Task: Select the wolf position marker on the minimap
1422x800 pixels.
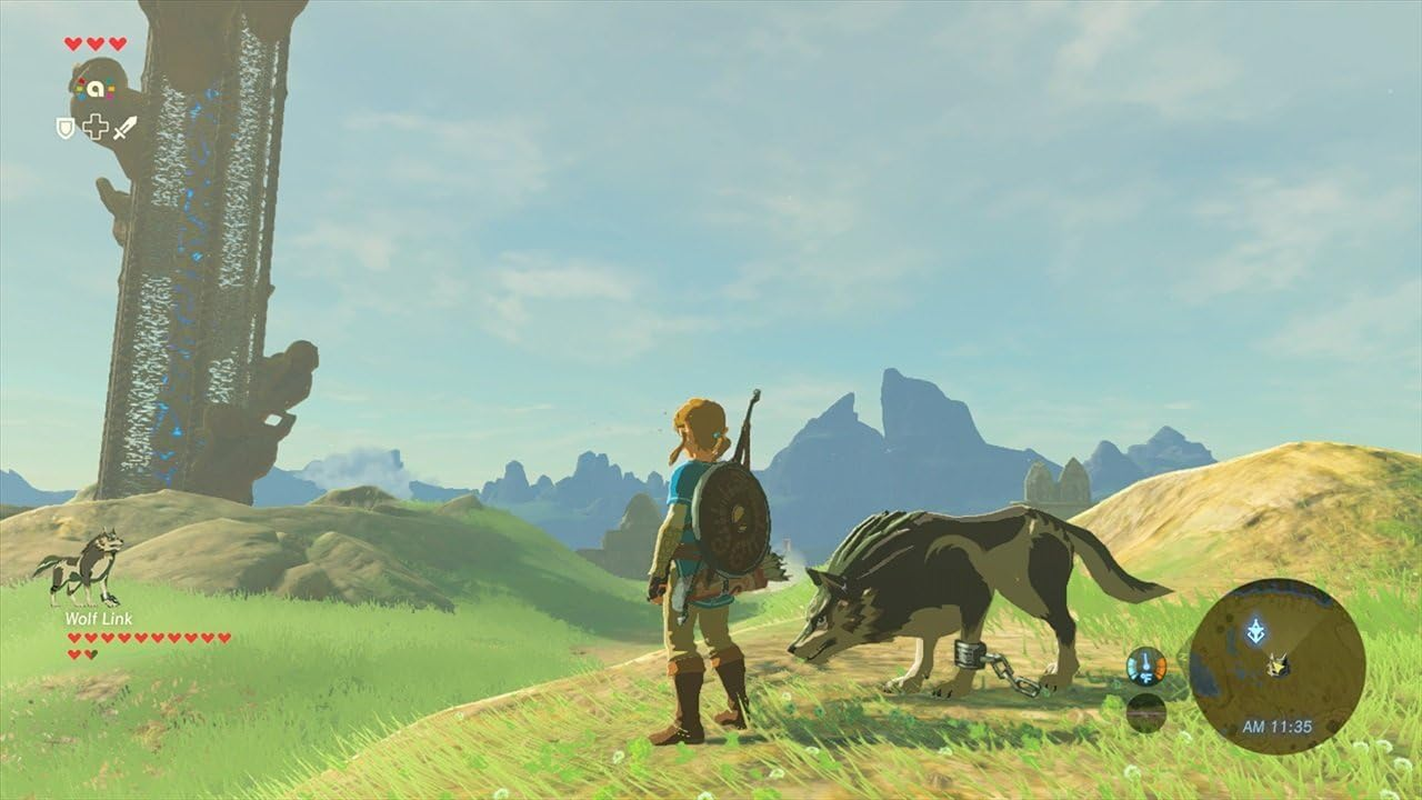Action: coord(1278,664)
